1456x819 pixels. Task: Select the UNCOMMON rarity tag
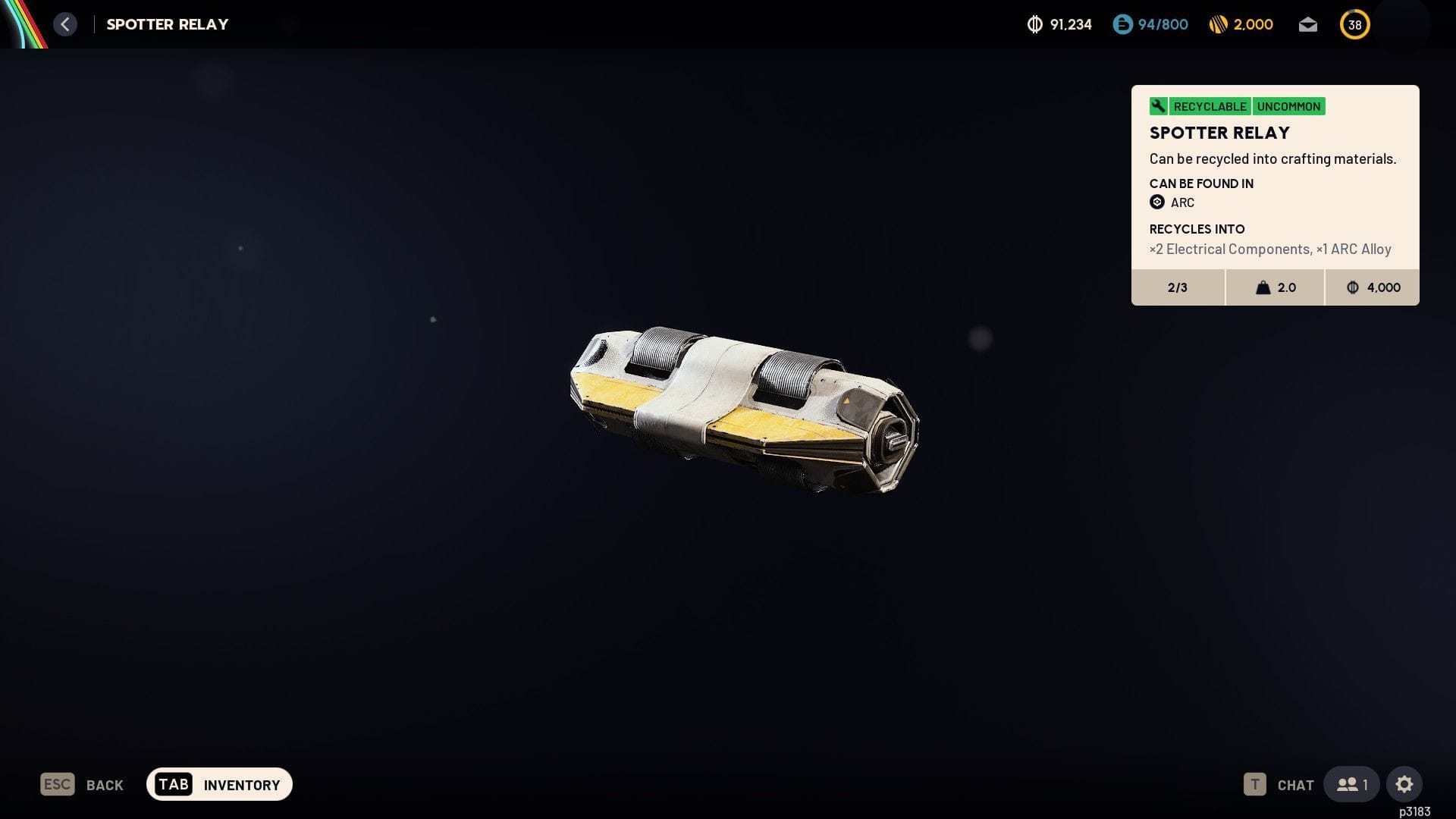click(x=1289, y=106)
